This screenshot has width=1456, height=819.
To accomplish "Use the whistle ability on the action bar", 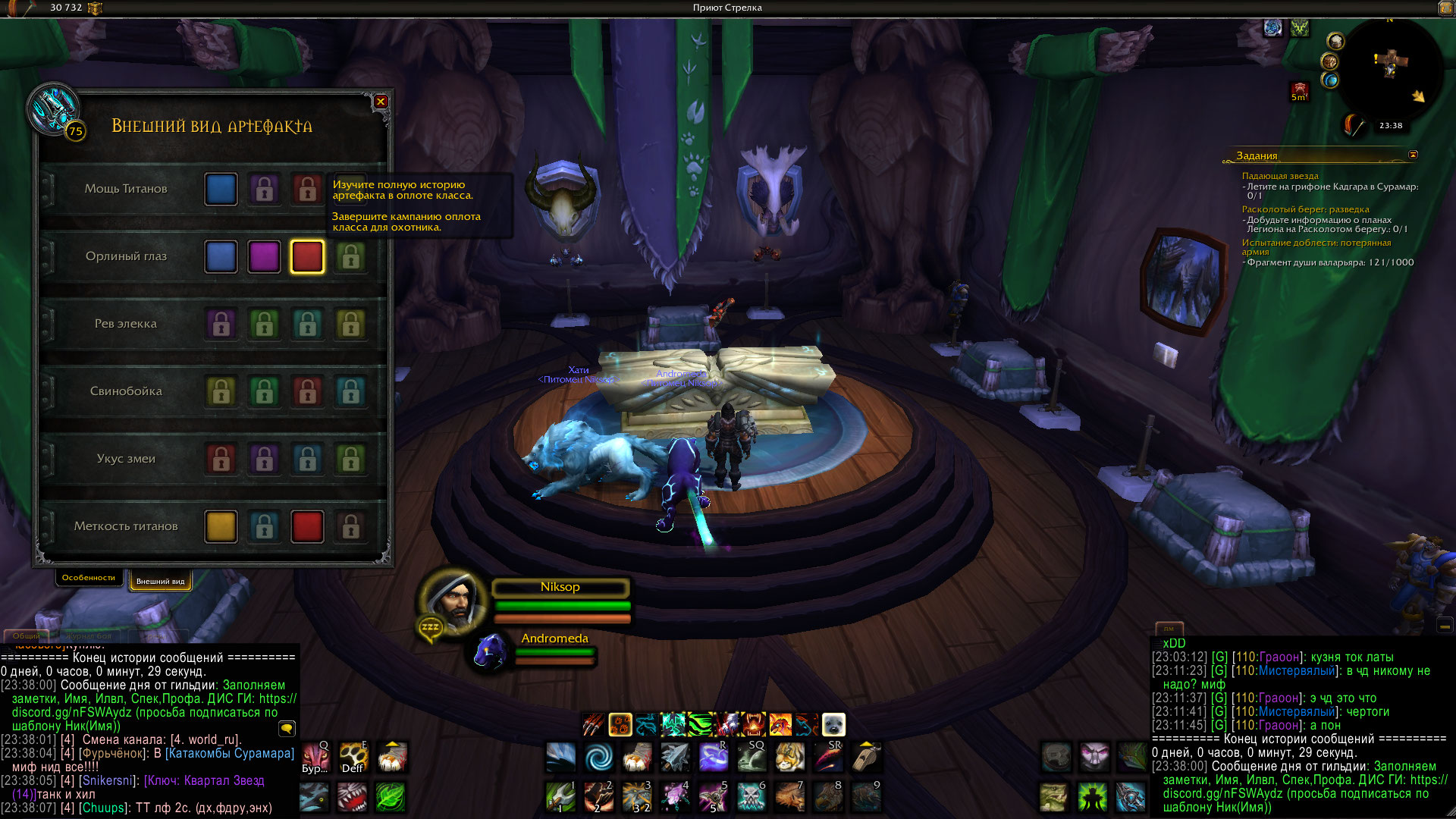I will point(866,757).
